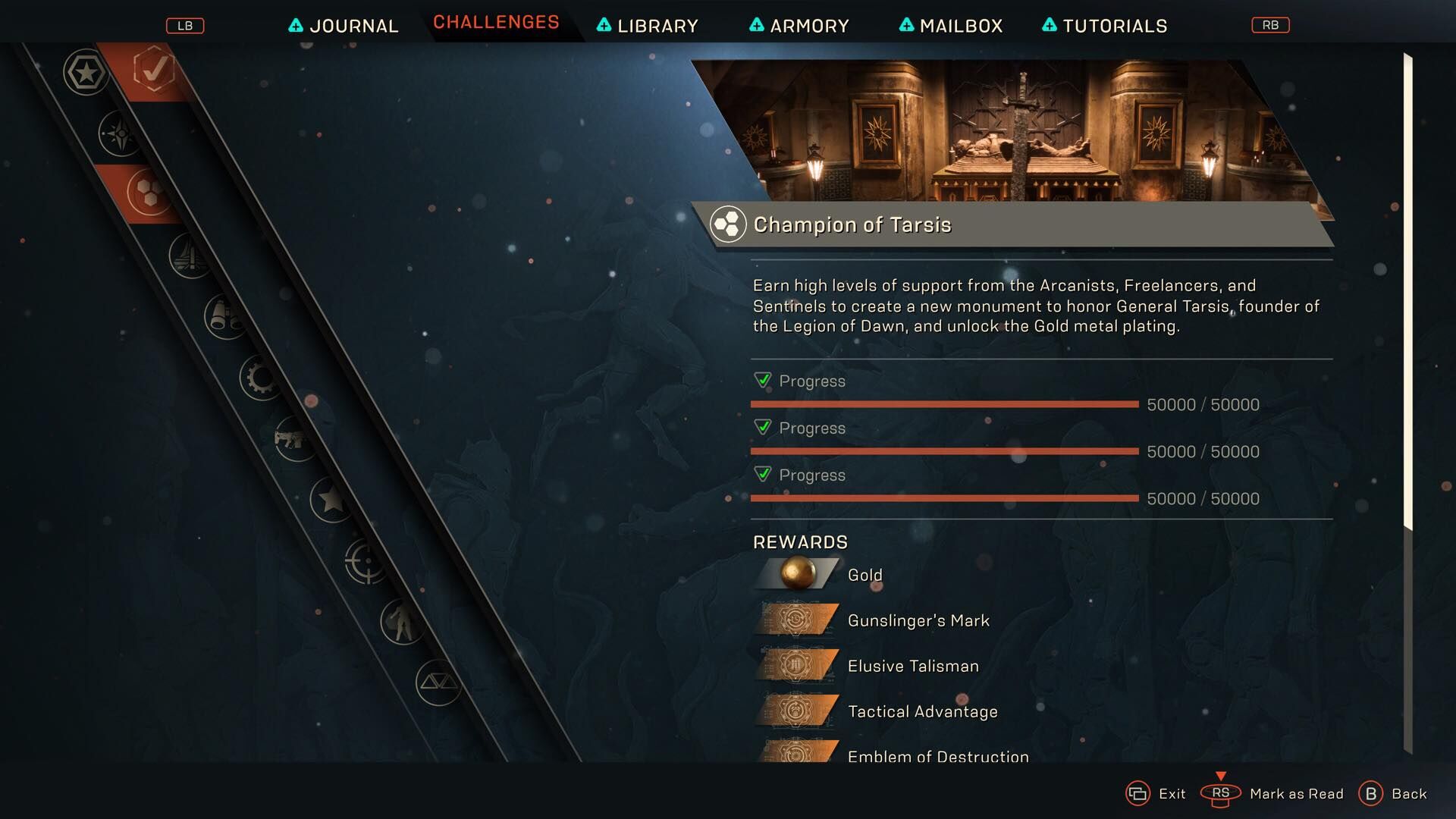This screenshot has height=819, width=1456.
Task: Select the checkmark completed challenges icon
Action: point(154,71)
